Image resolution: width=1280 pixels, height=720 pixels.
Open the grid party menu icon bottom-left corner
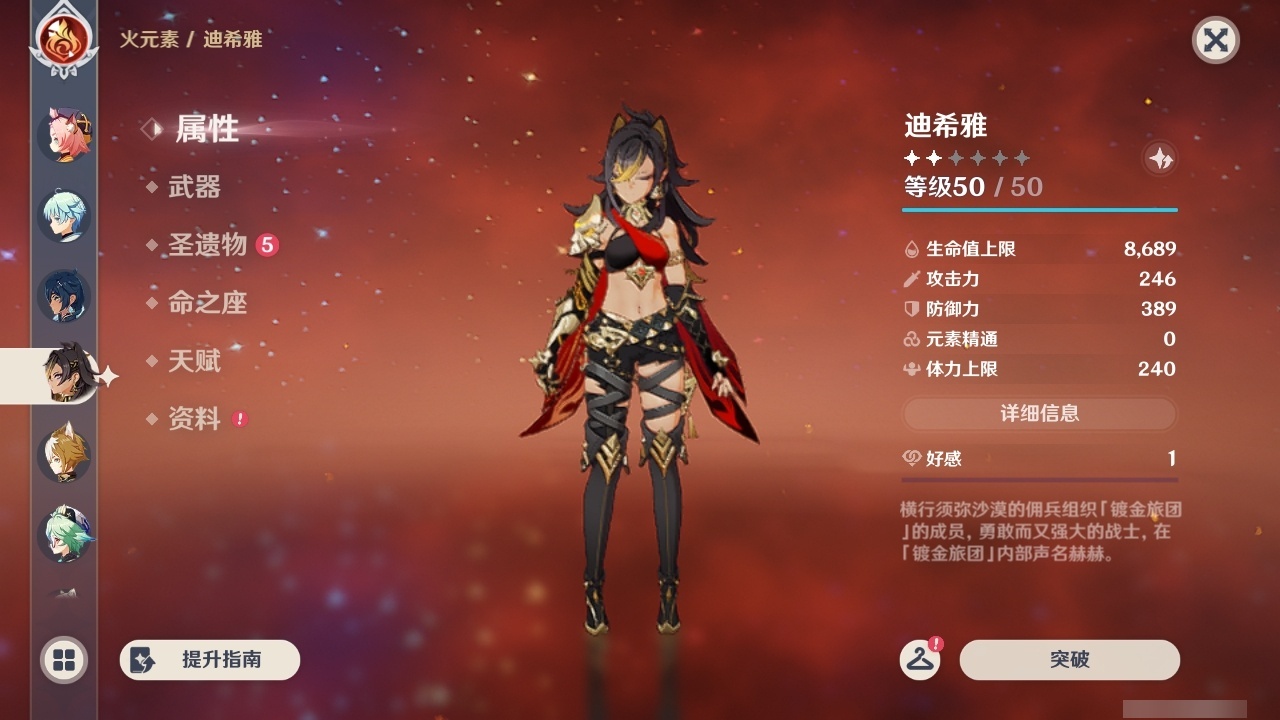tap(62, 660)
